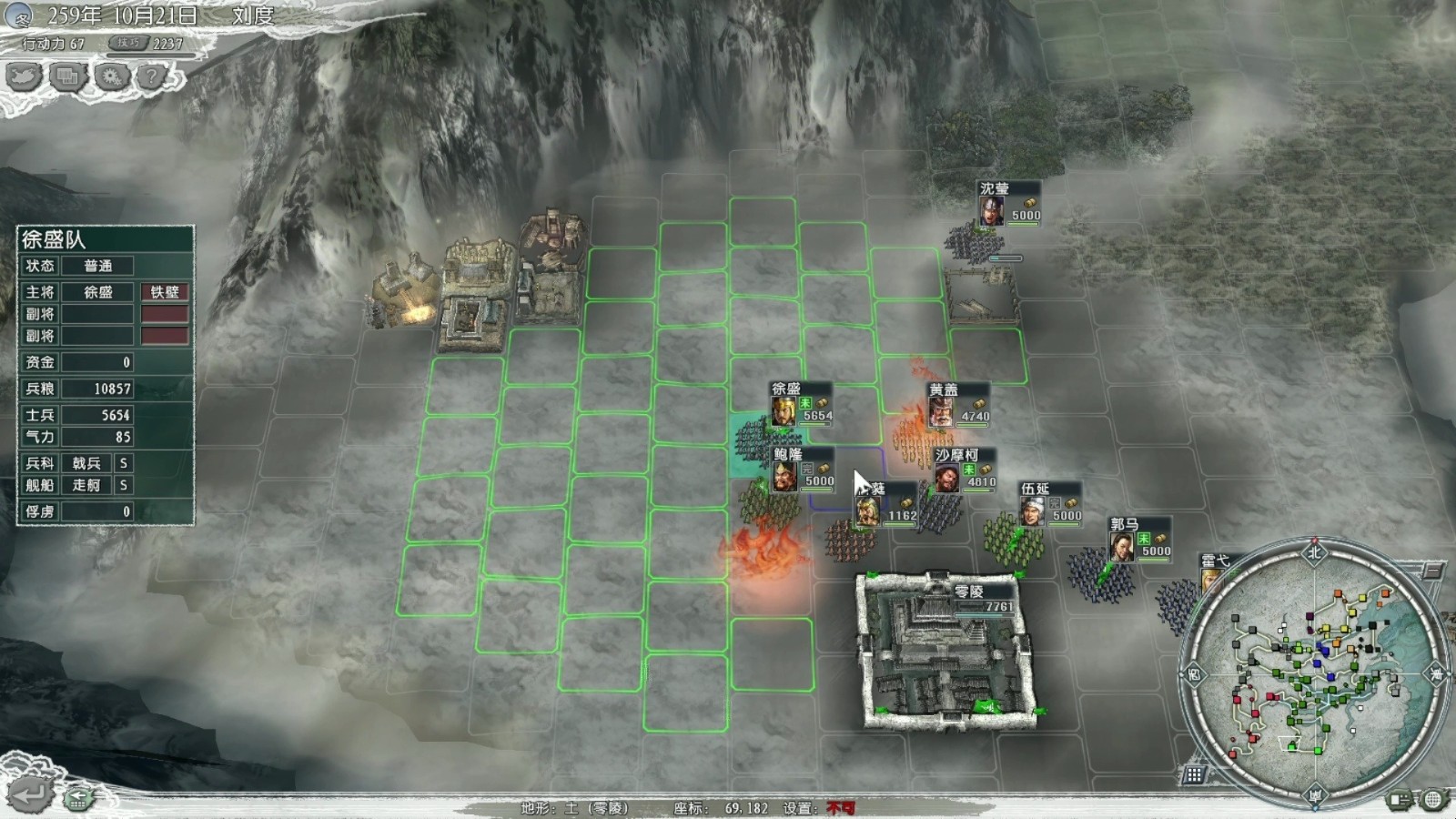Click the green arrow-and-grid button

point(79,798)
